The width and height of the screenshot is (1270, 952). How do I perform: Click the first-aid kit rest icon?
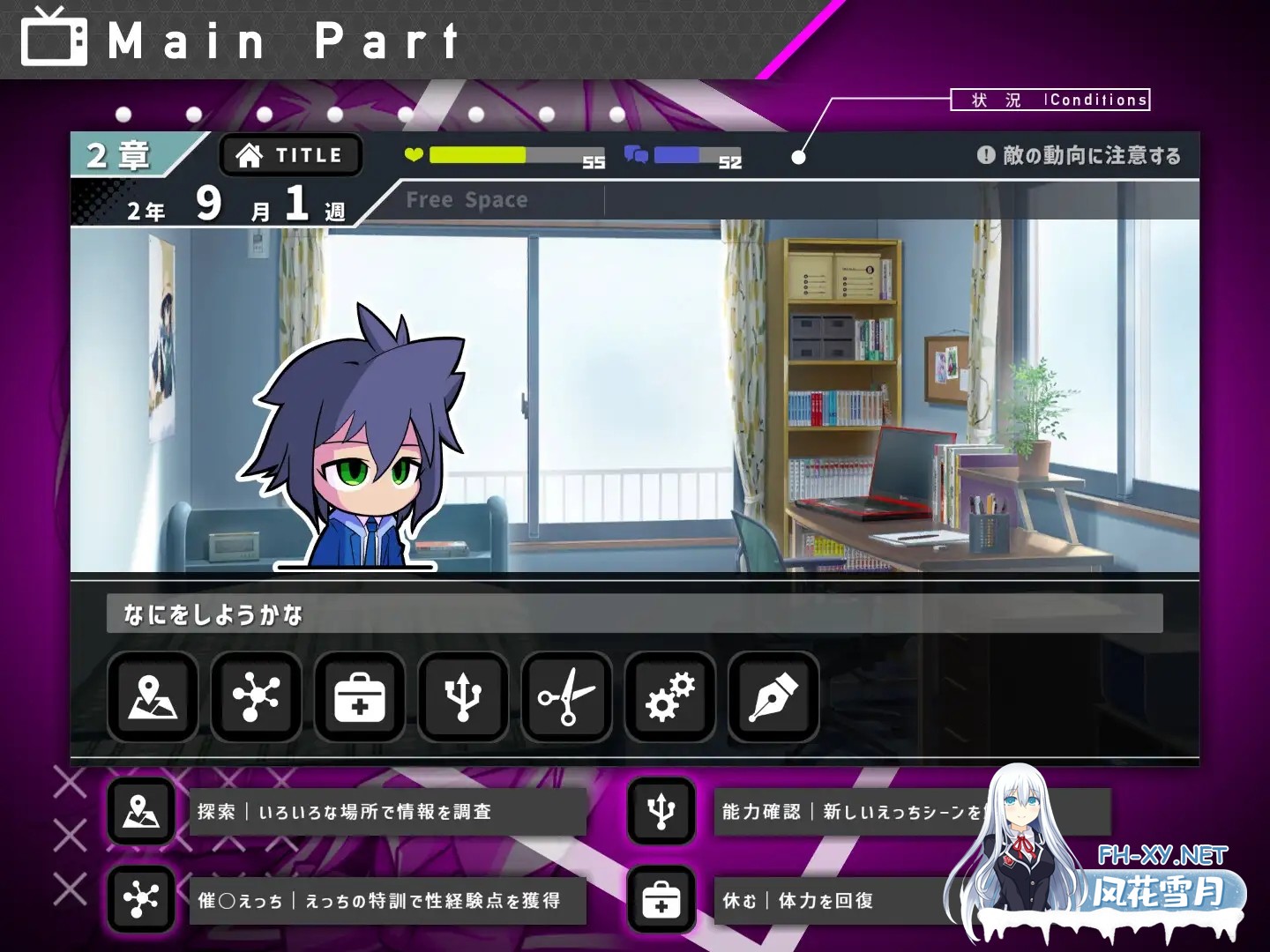click(x=358, y=698)
